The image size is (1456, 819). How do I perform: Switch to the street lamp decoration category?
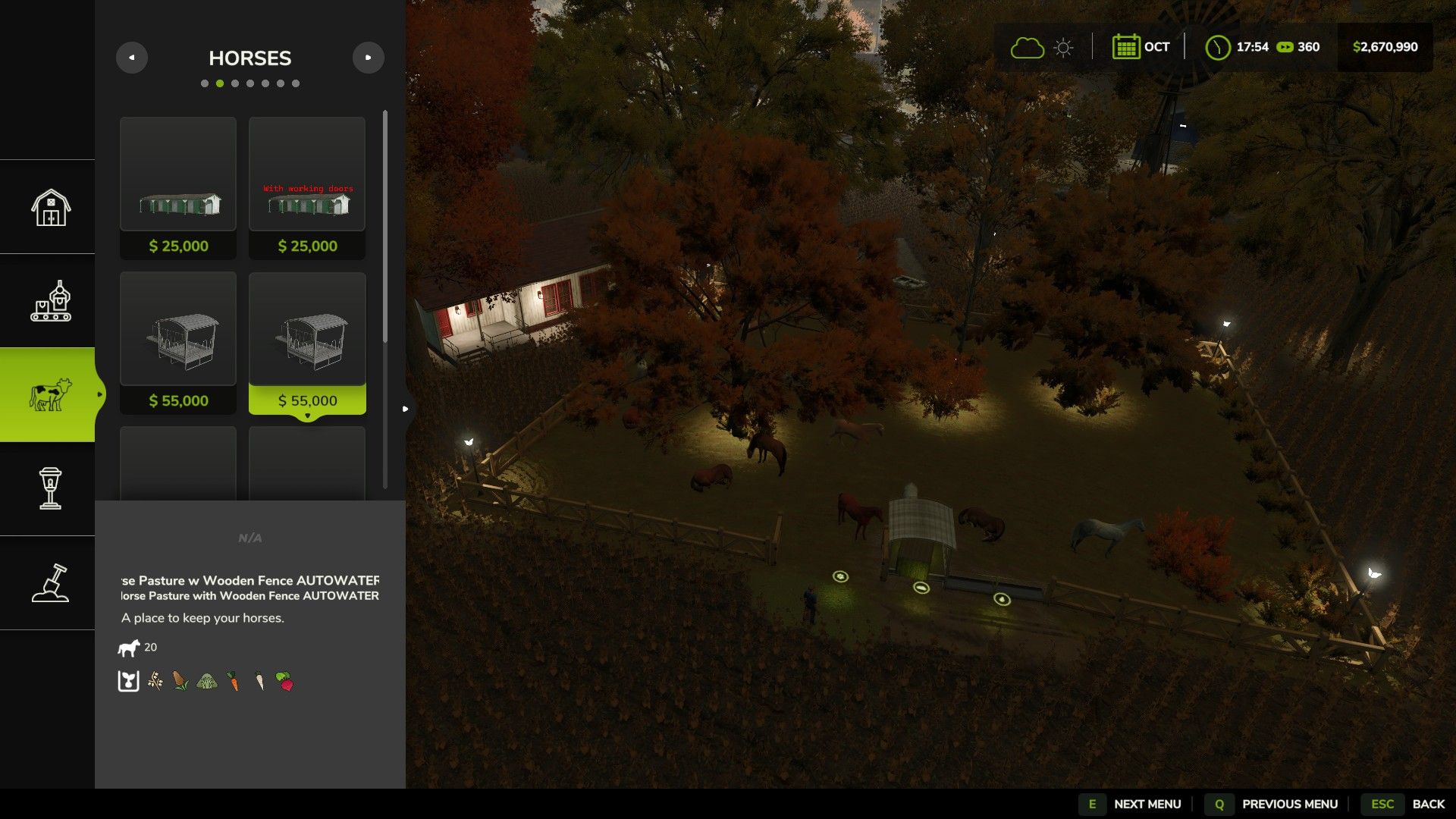coord(50,489)
